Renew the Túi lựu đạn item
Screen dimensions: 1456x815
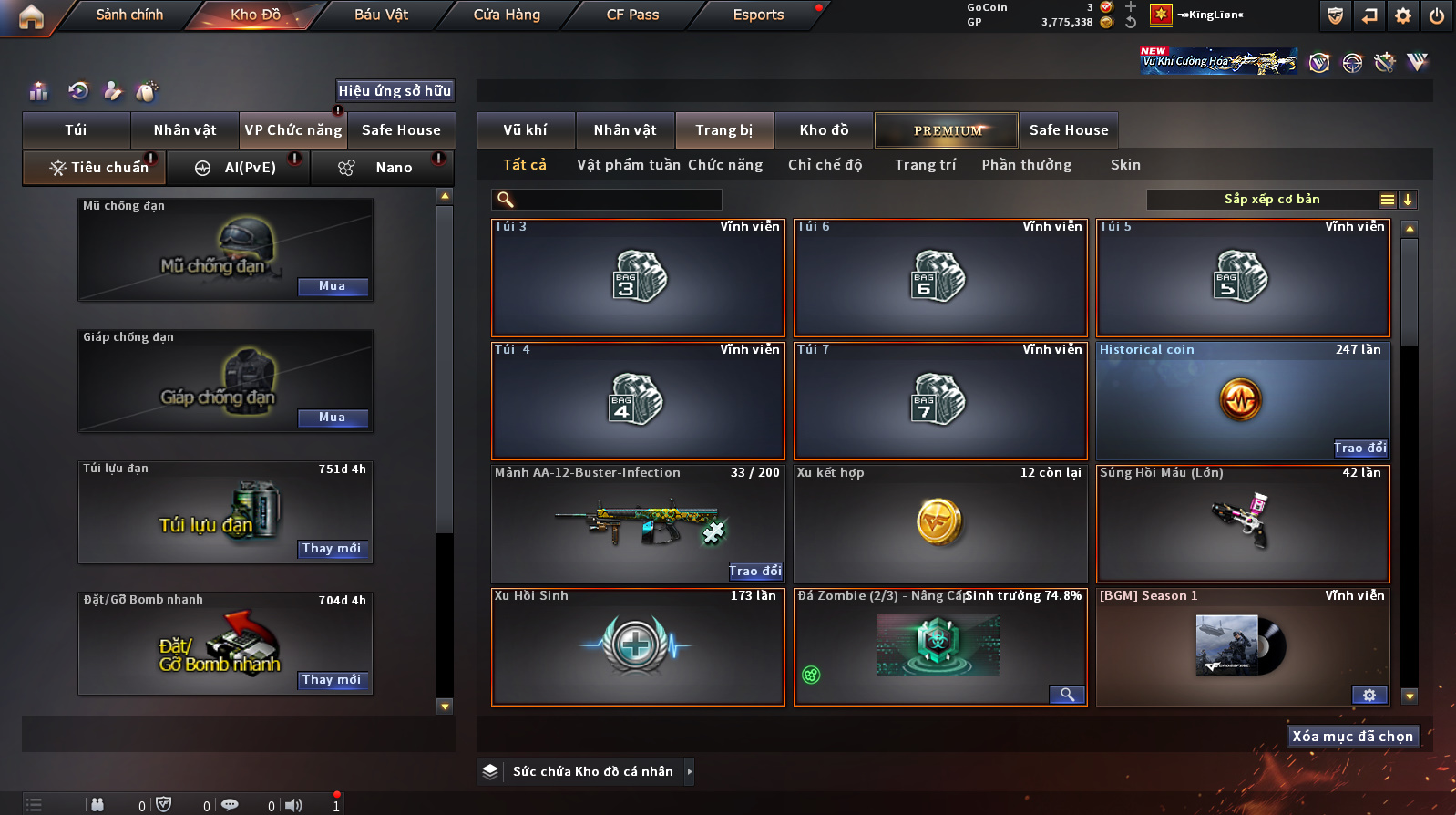332,549
